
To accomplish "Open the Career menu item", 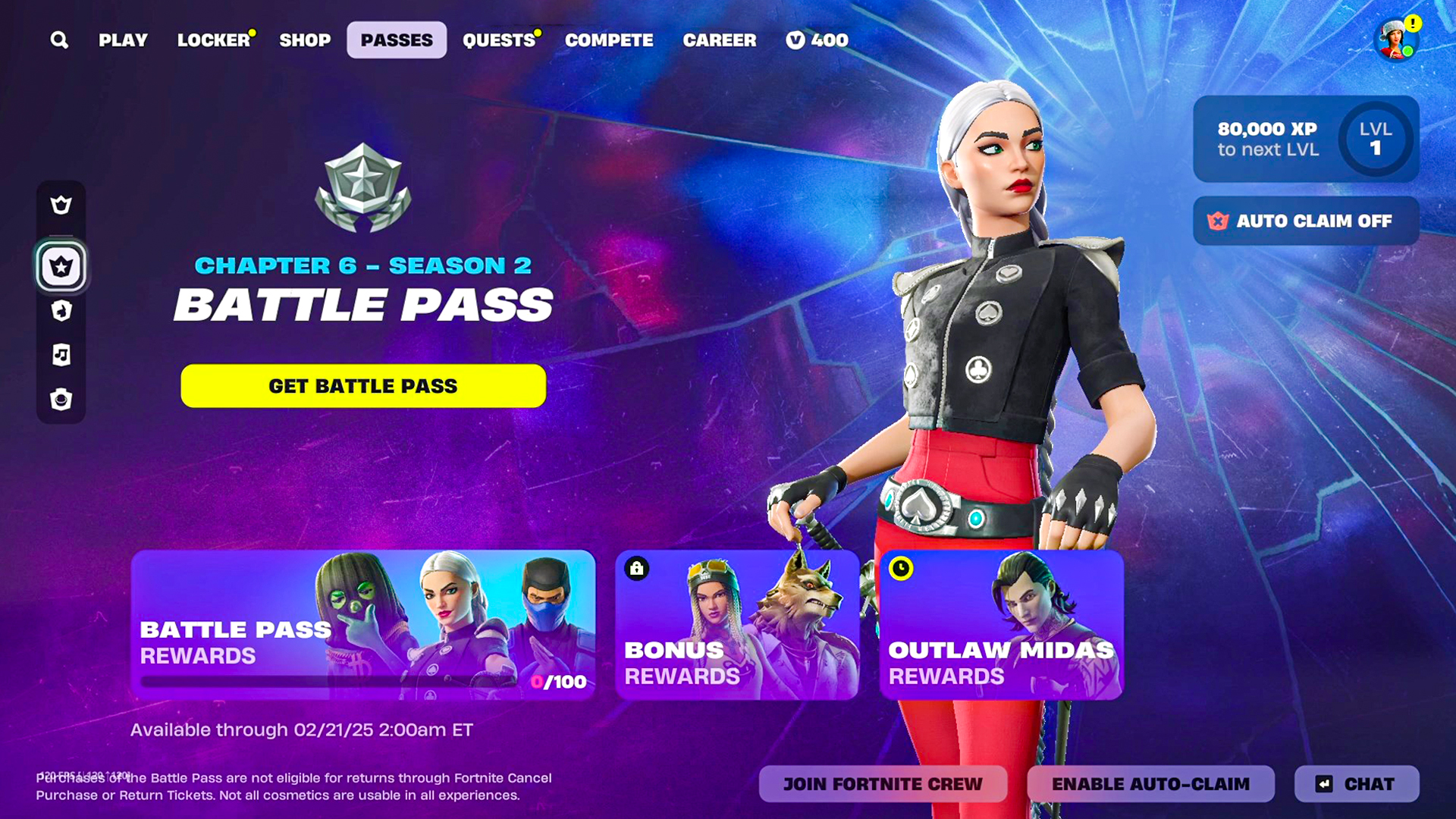I will (x=720, y=40).
